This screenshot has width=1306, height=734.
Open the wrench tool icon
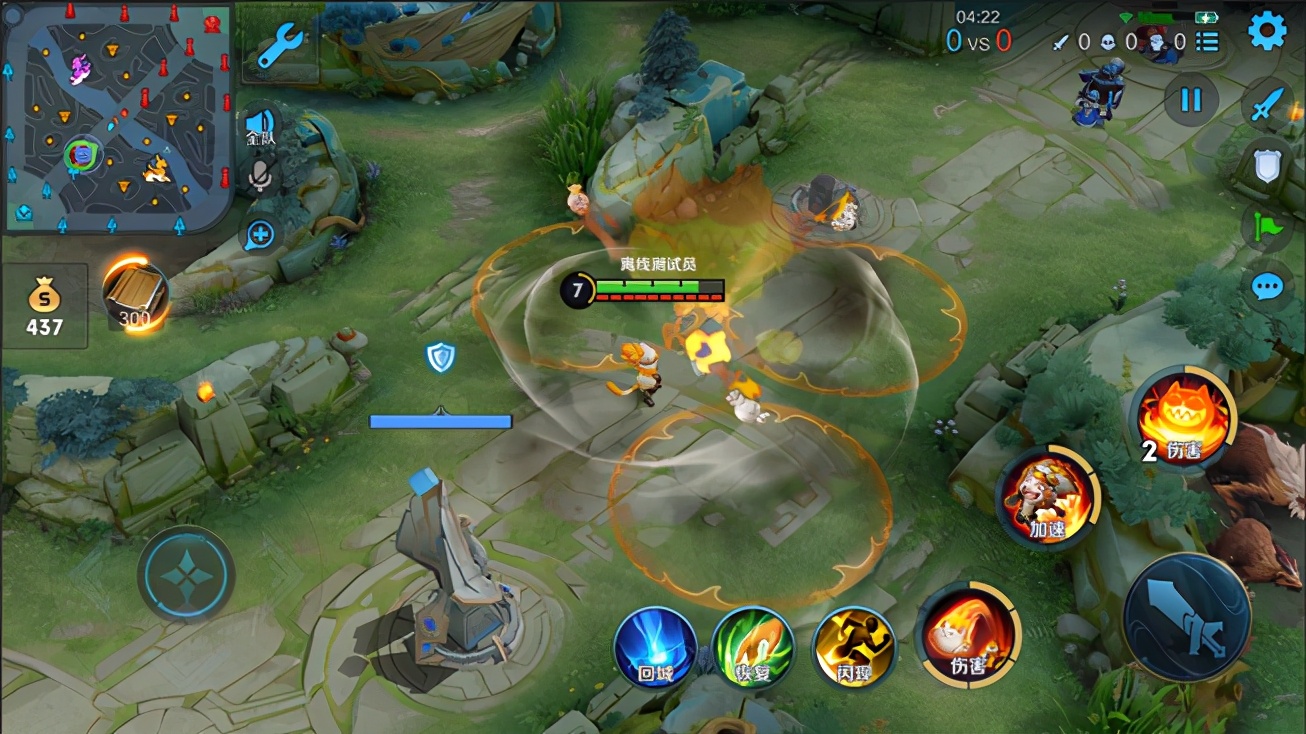click(x=281, y=47)
